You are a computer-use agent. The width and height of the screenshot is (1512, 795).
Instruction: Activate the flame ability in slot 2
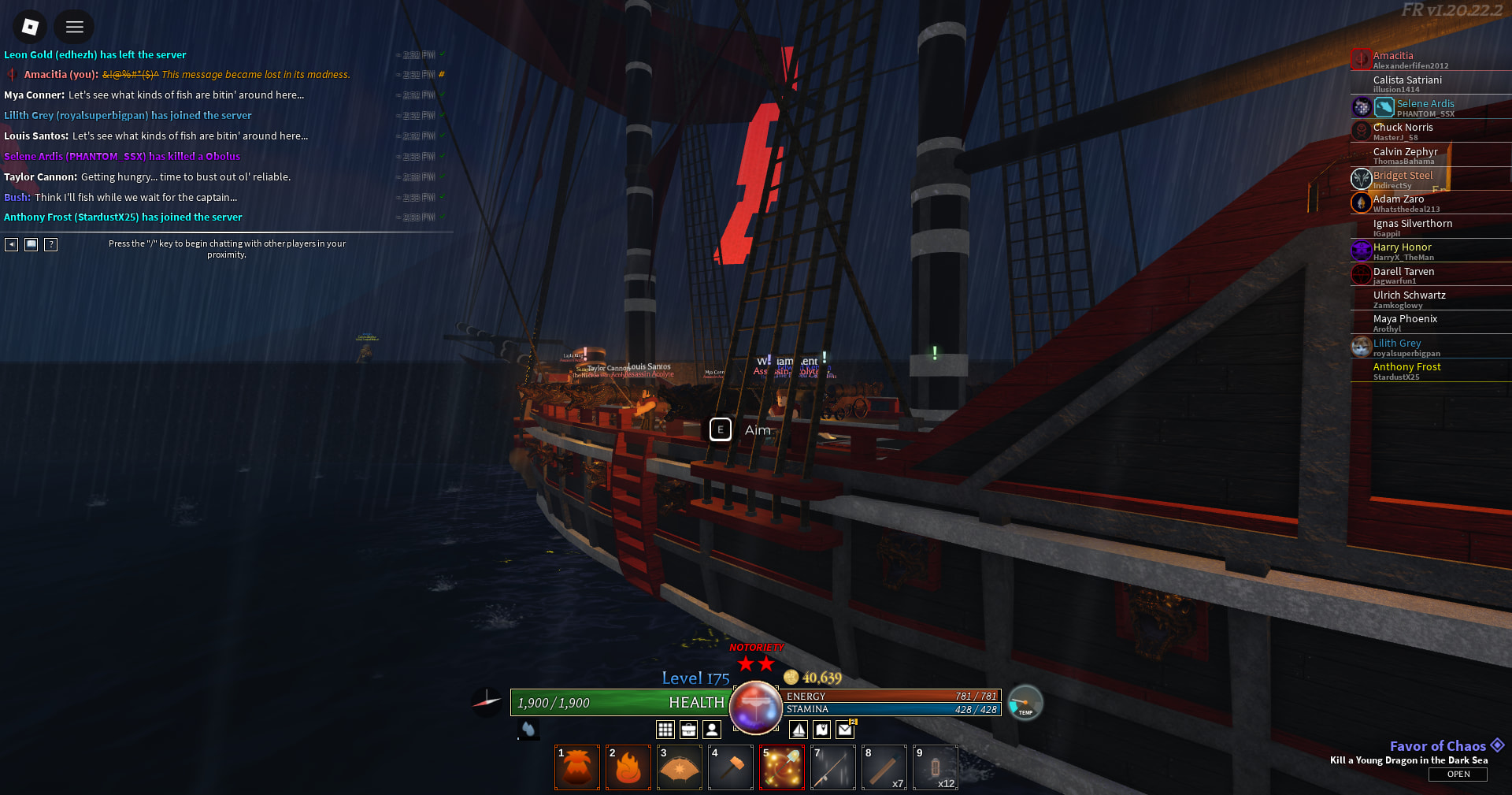click(628, 767)
